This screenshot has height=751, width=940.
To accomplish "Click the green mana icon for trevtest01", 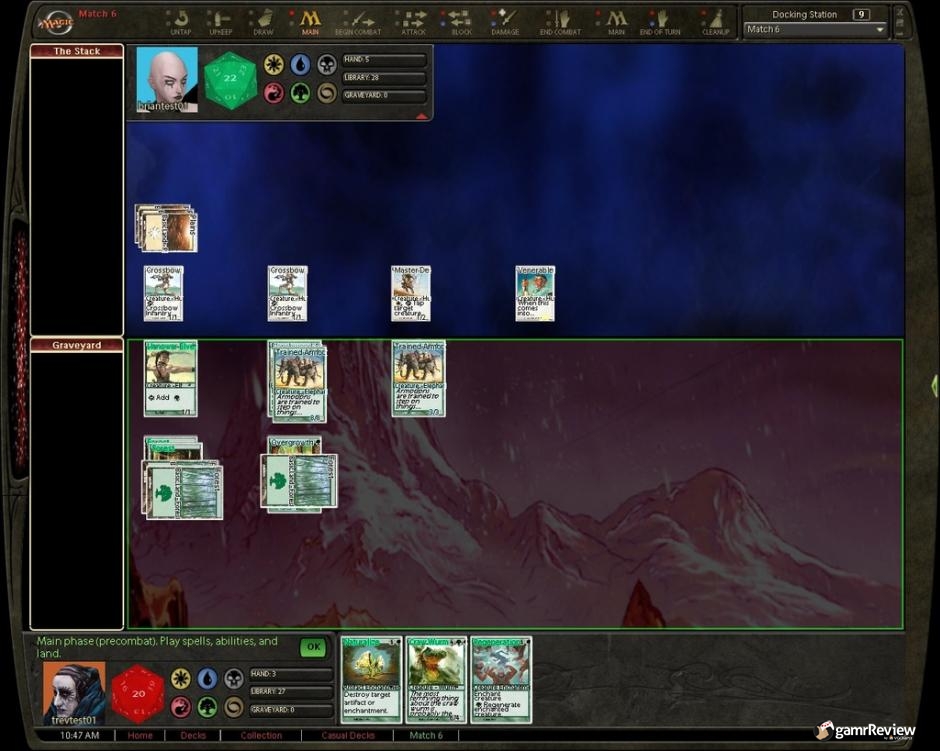I will [208, 707].
